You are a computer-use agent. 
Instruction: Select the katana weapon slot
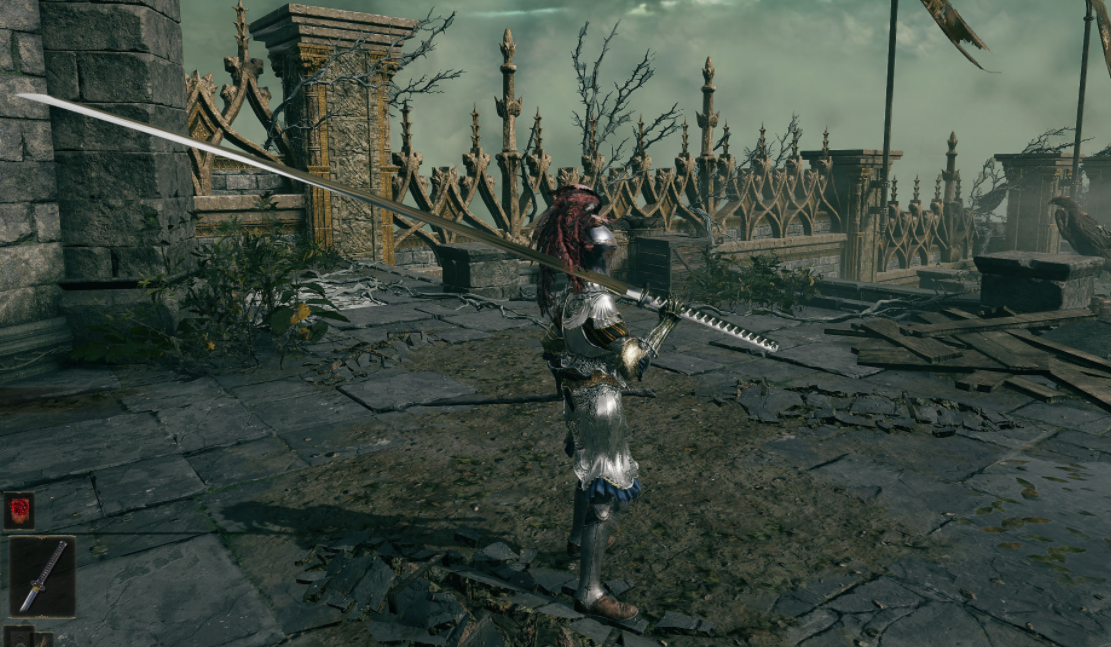pos(42,577)
